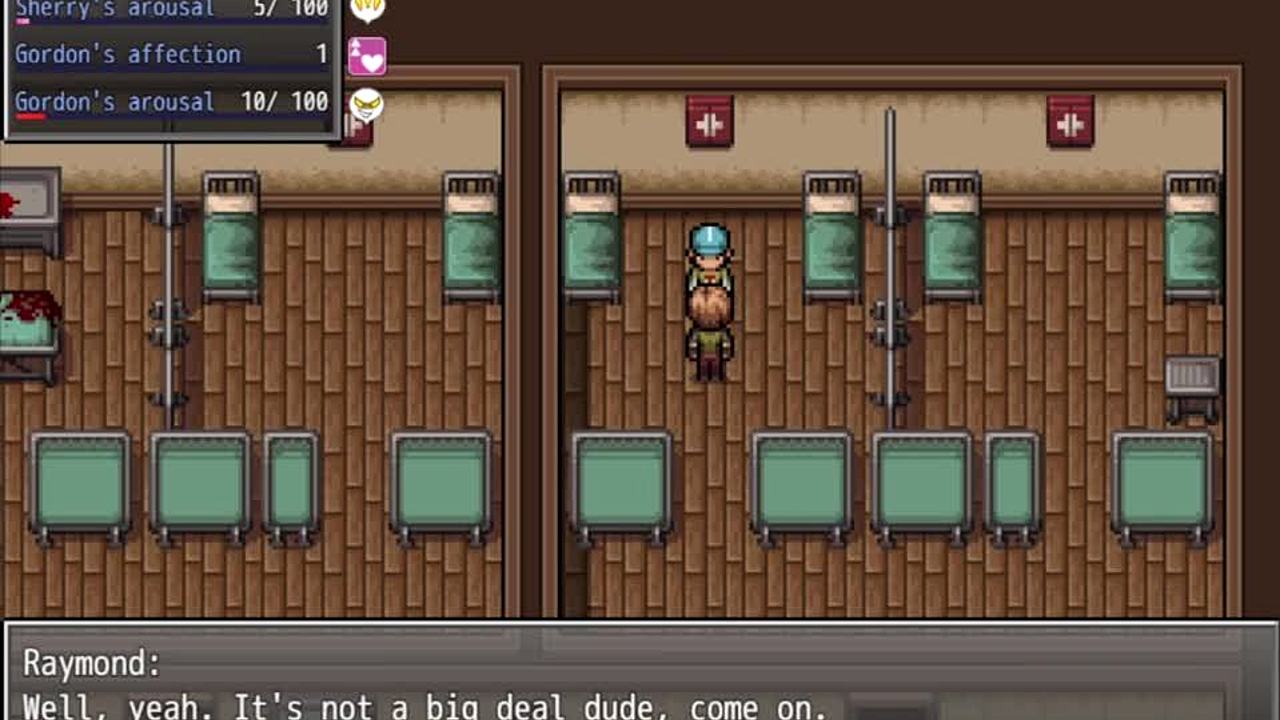Select the smirking face icon beside Gordon's arousal
The width and height of the screenshot is (1280, 720).
pyautogui.click(x=367, y=103)
